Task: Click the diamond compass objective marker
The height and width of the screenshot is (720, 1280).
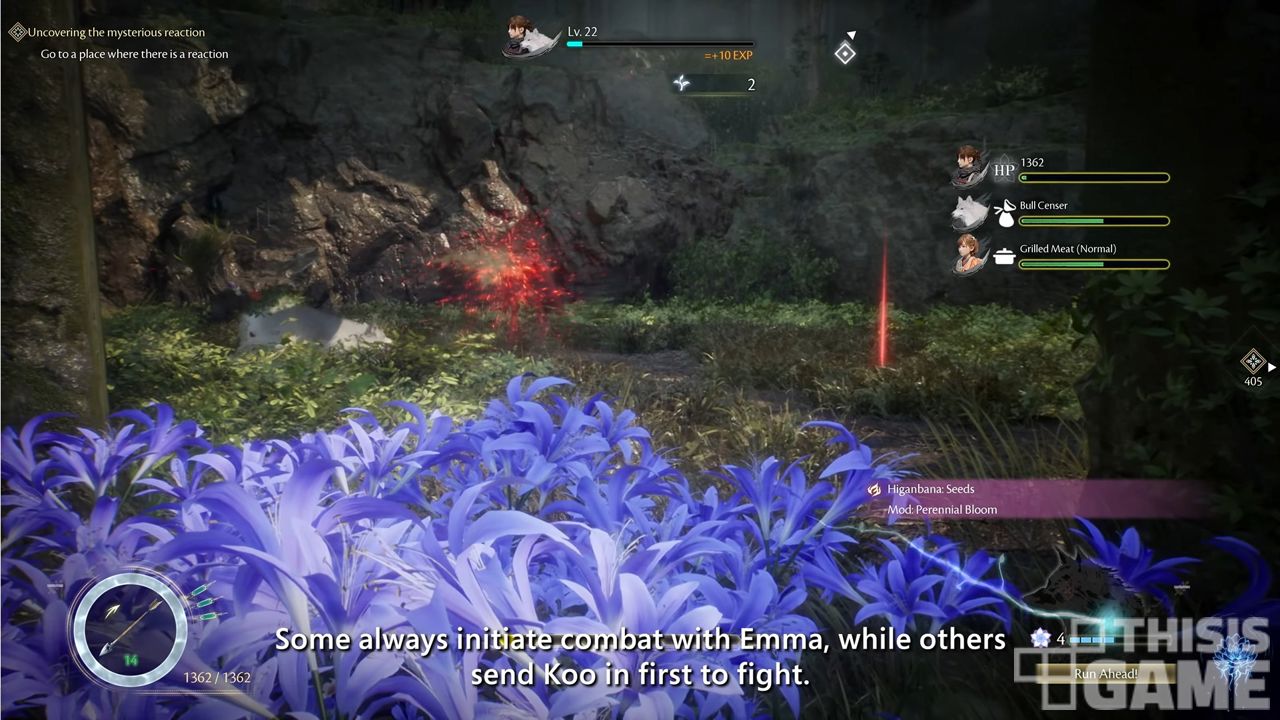Action: (x=845, y=53)
